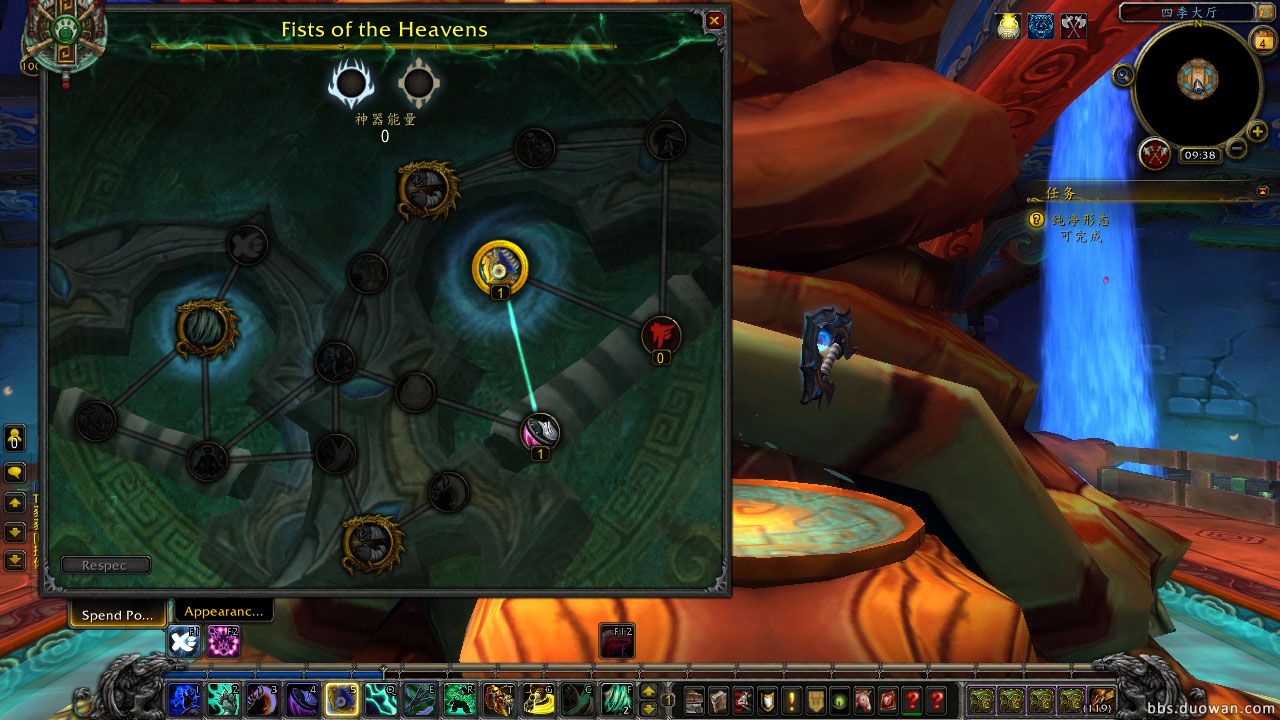
Task: Switch to the Appearance tab
Action: tap(225, 611)
